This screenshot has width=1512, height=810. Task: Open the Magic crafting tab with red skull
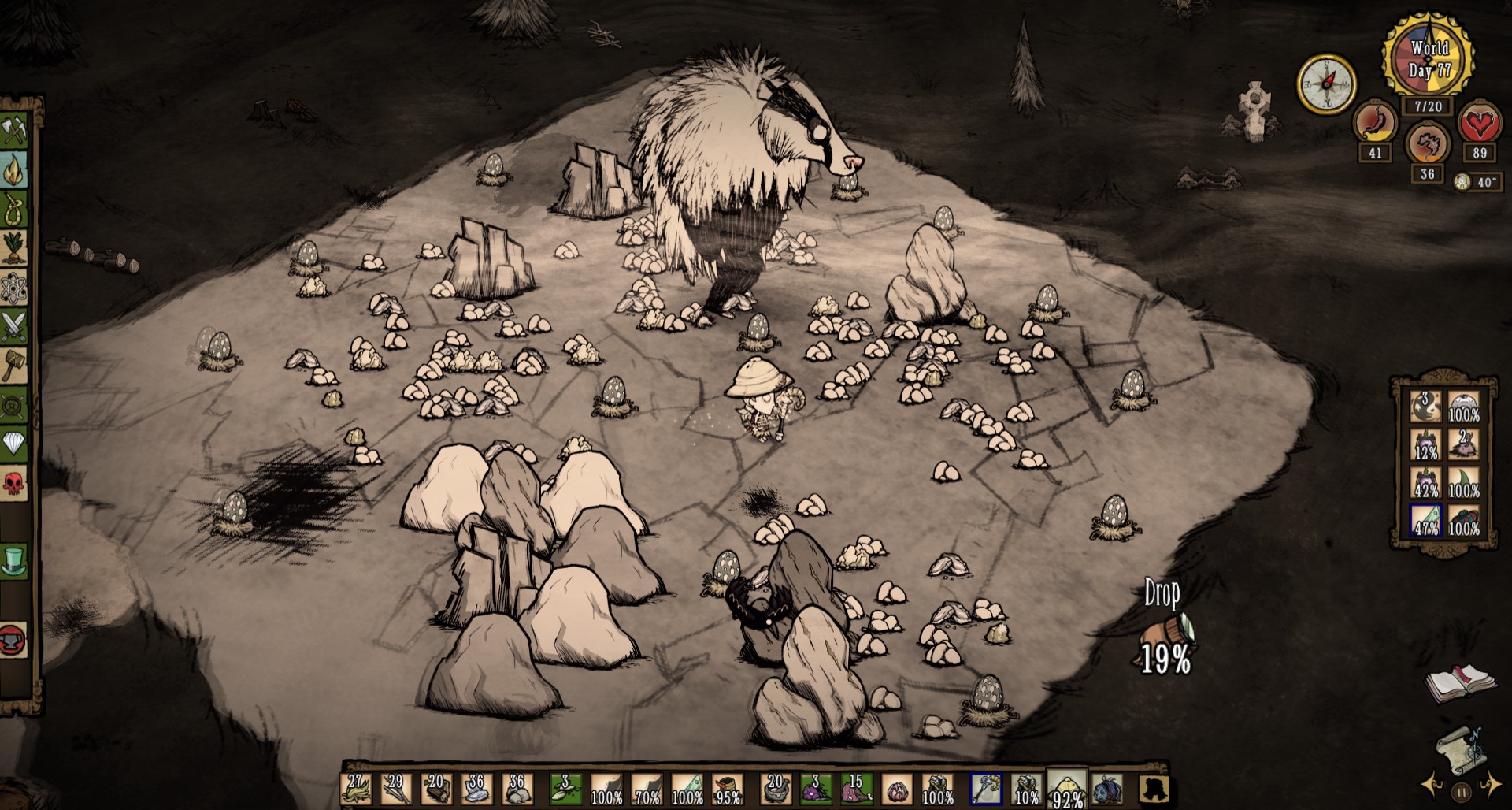[x=14, y=482]
